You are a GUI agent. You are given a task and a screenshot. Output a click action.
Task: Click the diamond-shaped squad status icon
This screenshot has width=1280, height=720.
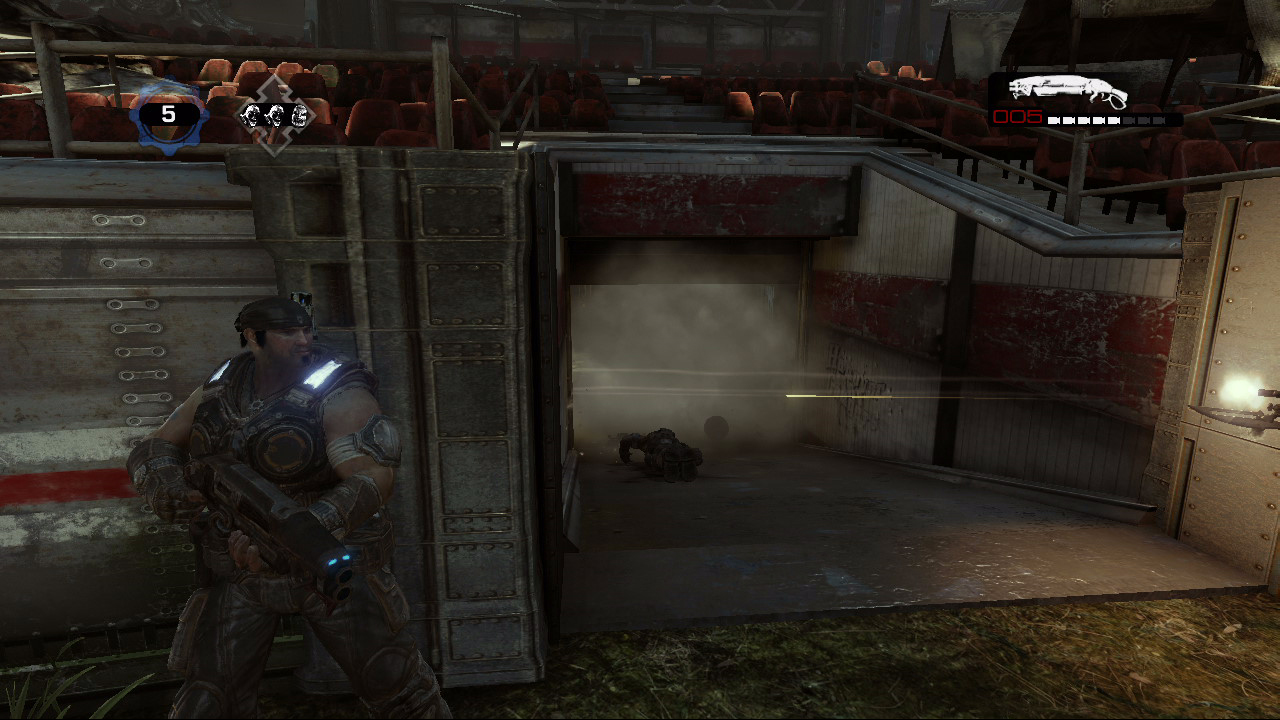click(274, 116)
